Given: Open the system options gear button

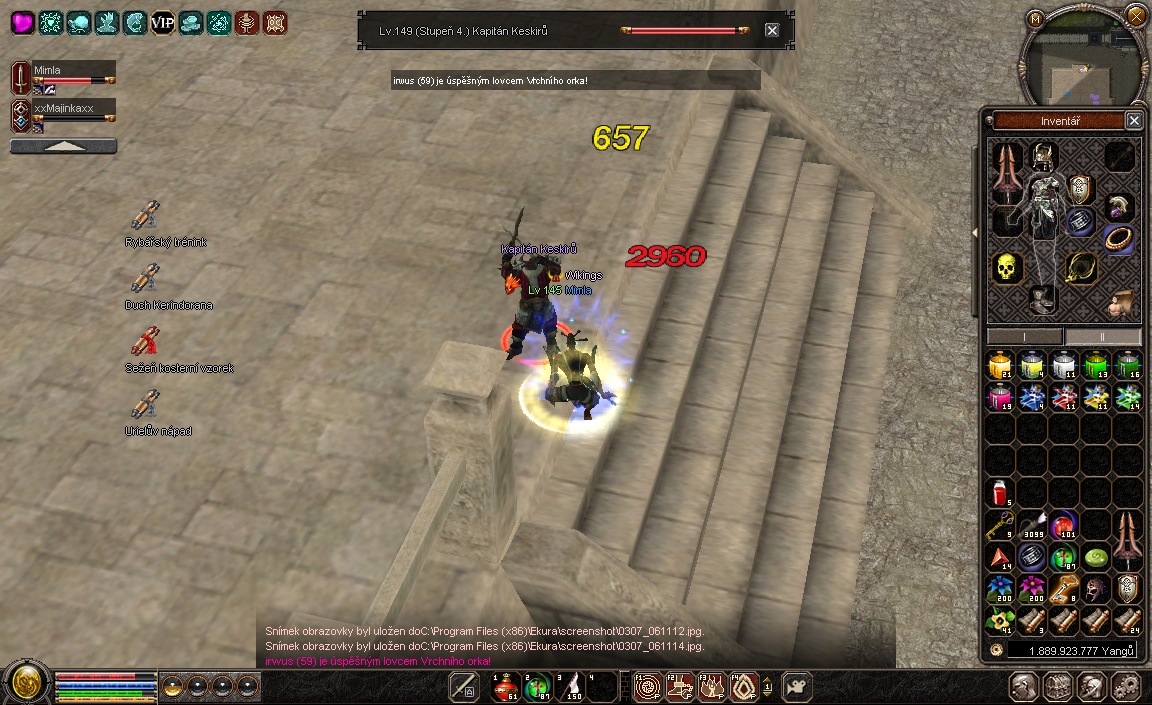Looking at the screenshot, I should click(x=1127, y=687).
